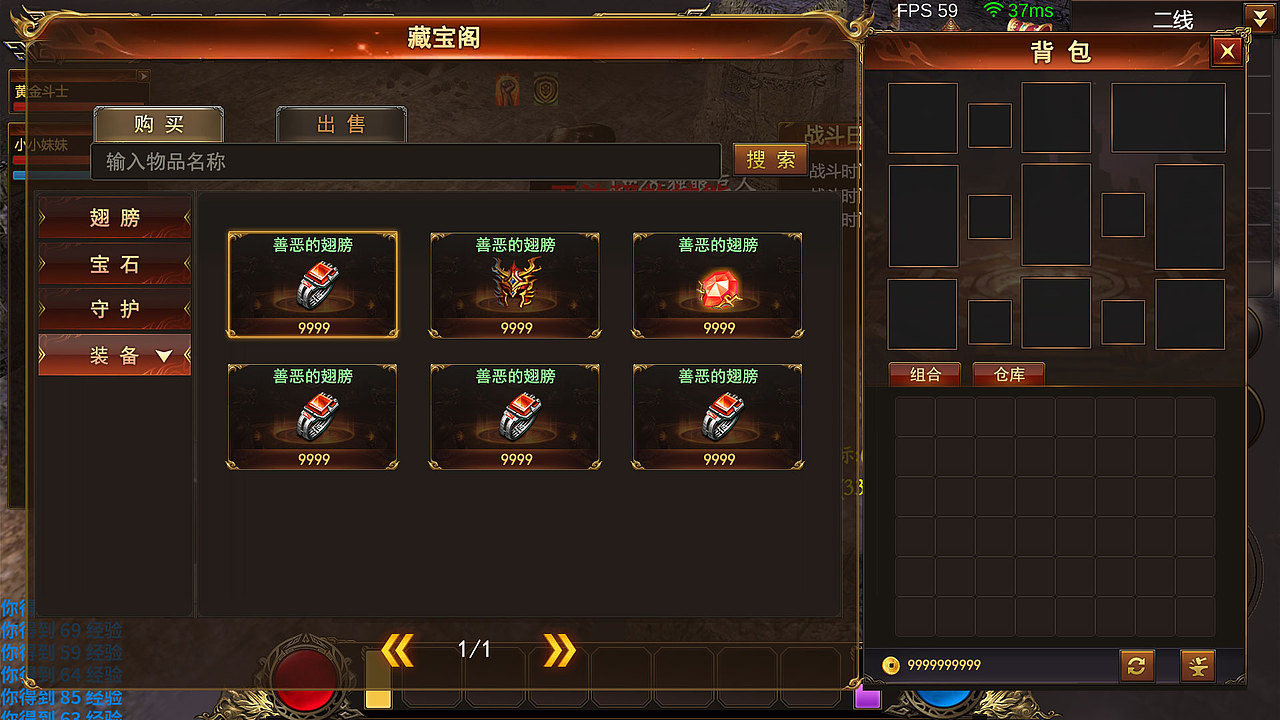This screenshot has width=1280, height=720.
Task: Select the 翅膀 wings category
Action: coord(113,217)
